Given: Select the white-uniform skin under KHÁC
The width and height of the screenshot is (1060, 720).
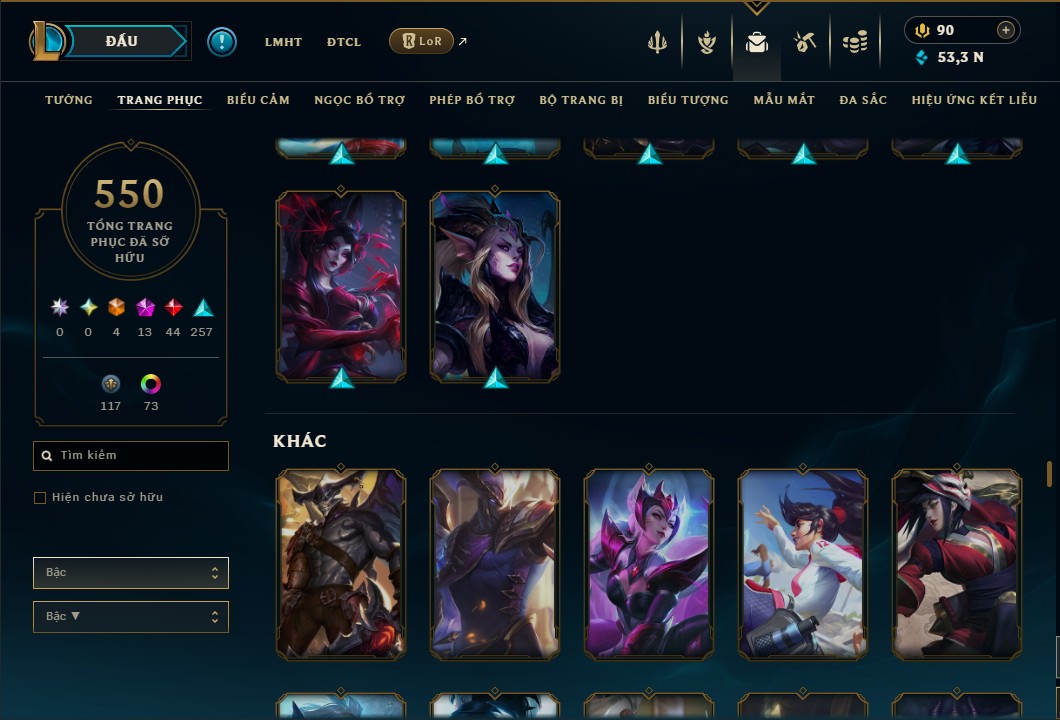Looking at the screenshot, I should click(x=803, y=564).
